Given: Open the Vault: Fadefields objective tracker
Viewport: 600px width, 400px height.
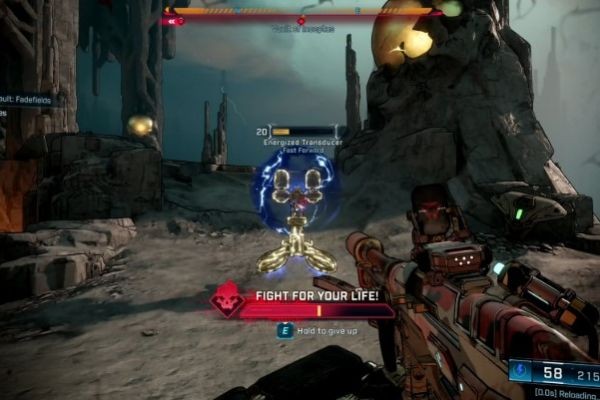Looking at the screenshot, I should pyautogui.click(x=30, y=100).
